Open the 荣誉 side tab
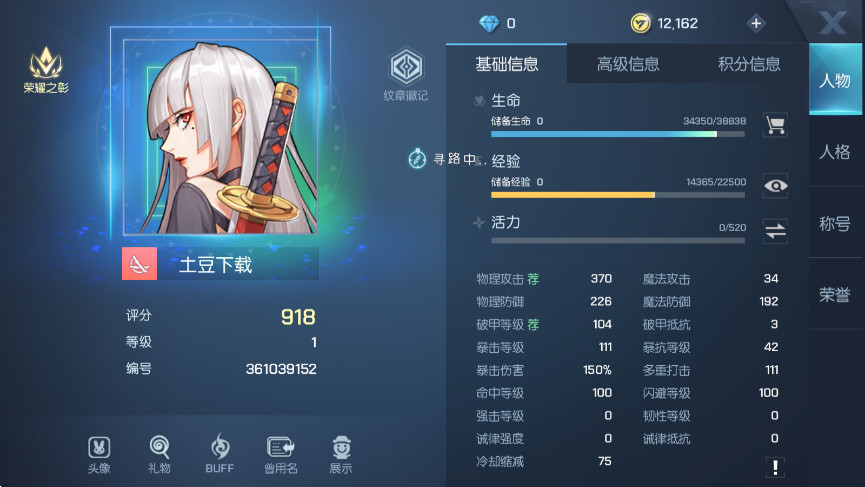The width and height of the screenshot is (865, 487). click(835, 294)
